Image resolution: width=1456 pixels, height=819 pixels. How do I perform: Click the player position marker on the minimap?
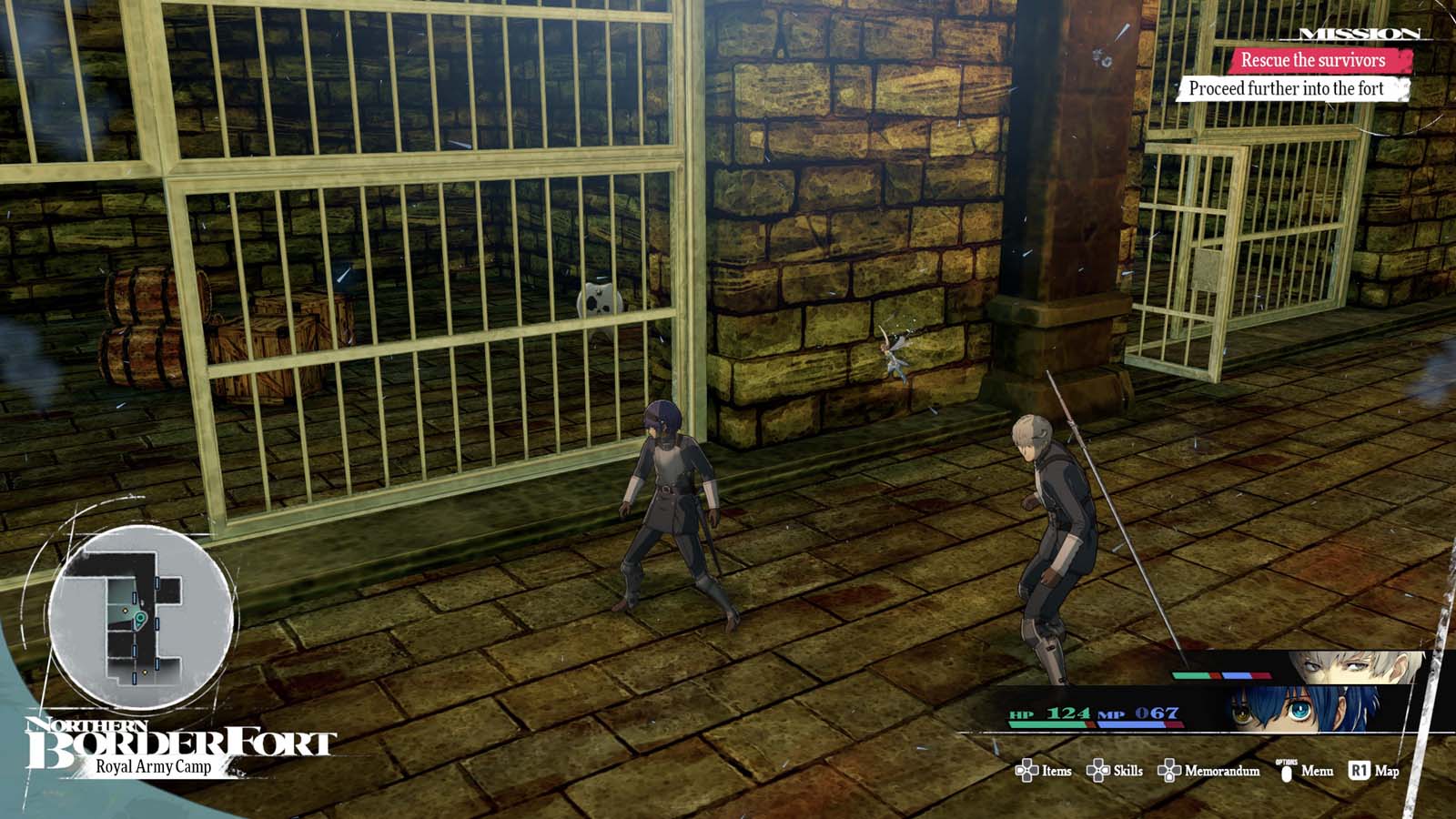coord(140,619)
